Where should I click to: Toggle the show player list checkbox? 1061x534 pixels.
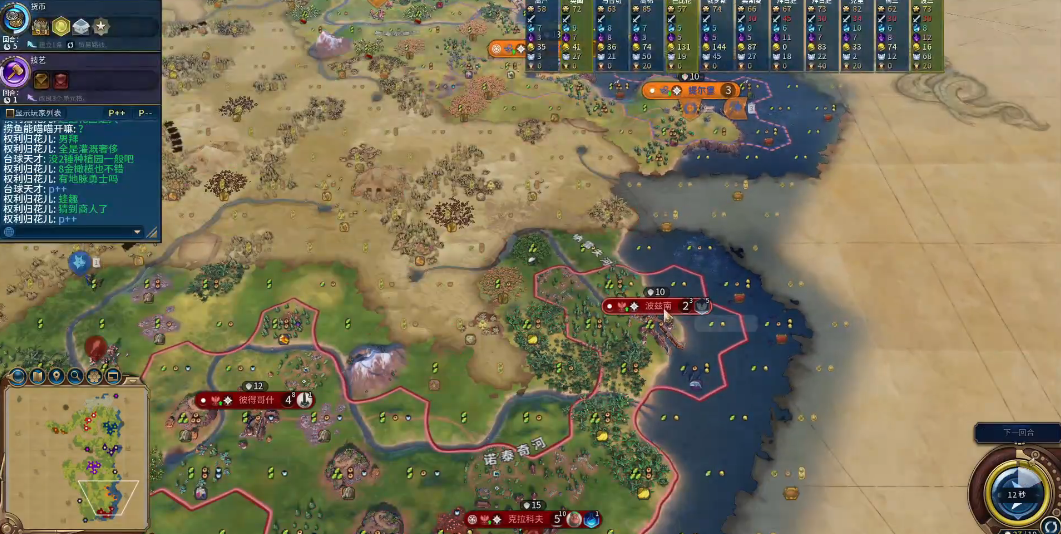[10, 113]
